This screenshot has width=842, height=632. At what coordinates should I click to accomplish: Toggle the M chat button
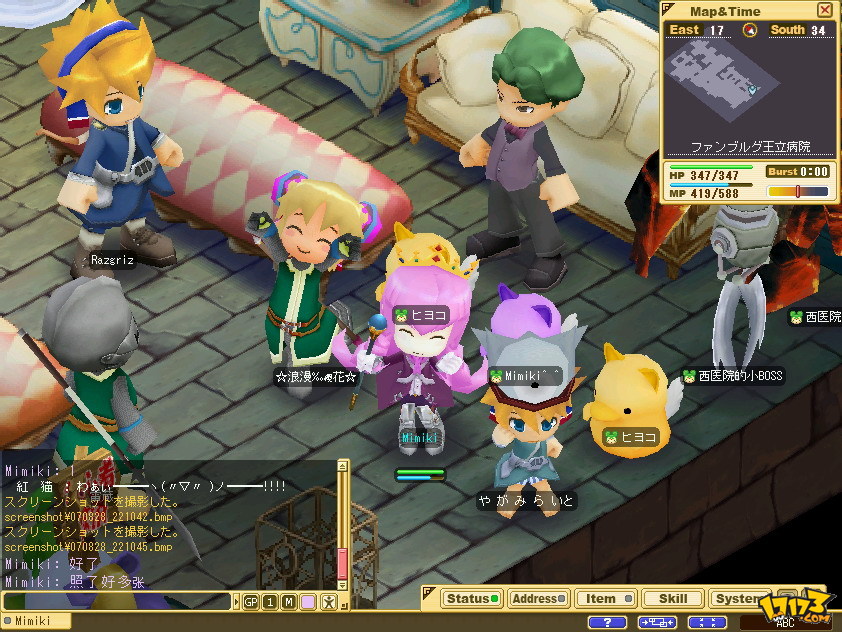point(288,601)
